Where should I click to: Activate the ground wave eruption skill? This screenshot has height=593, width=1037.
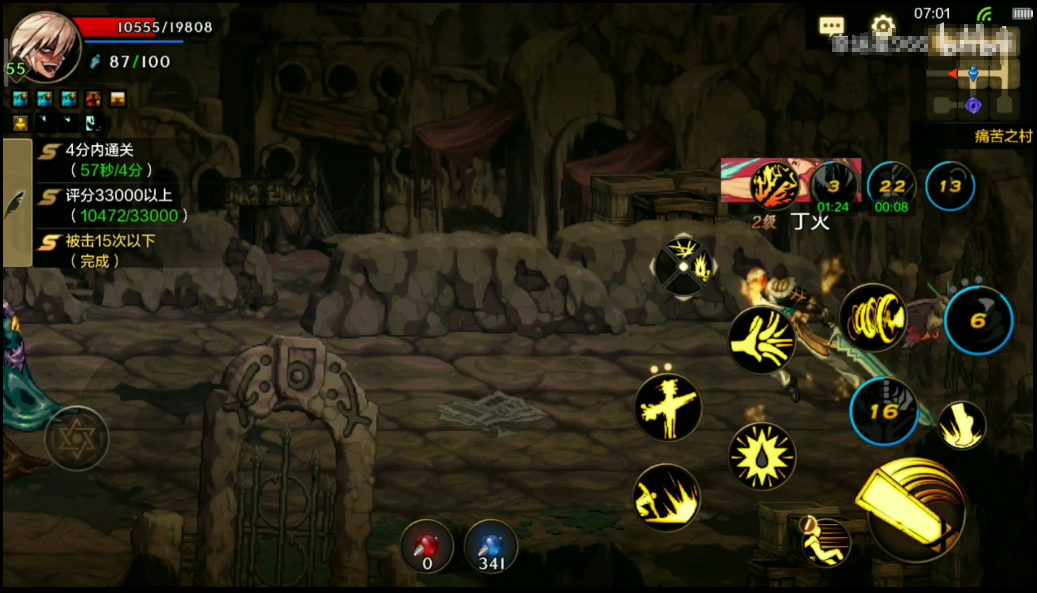click(667, 497)
